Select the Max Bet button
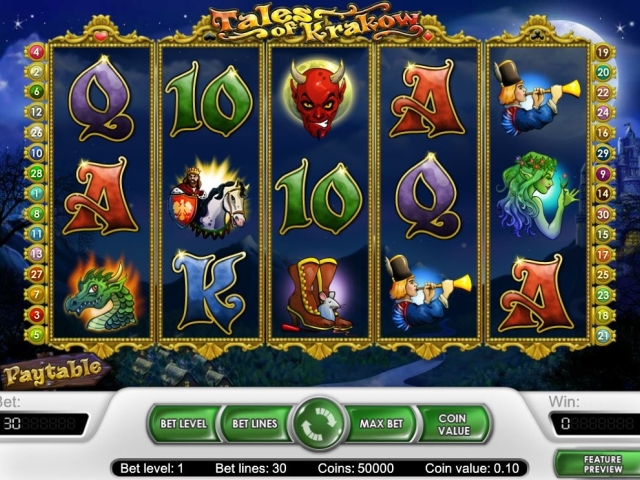 click(x=381, y=423)
